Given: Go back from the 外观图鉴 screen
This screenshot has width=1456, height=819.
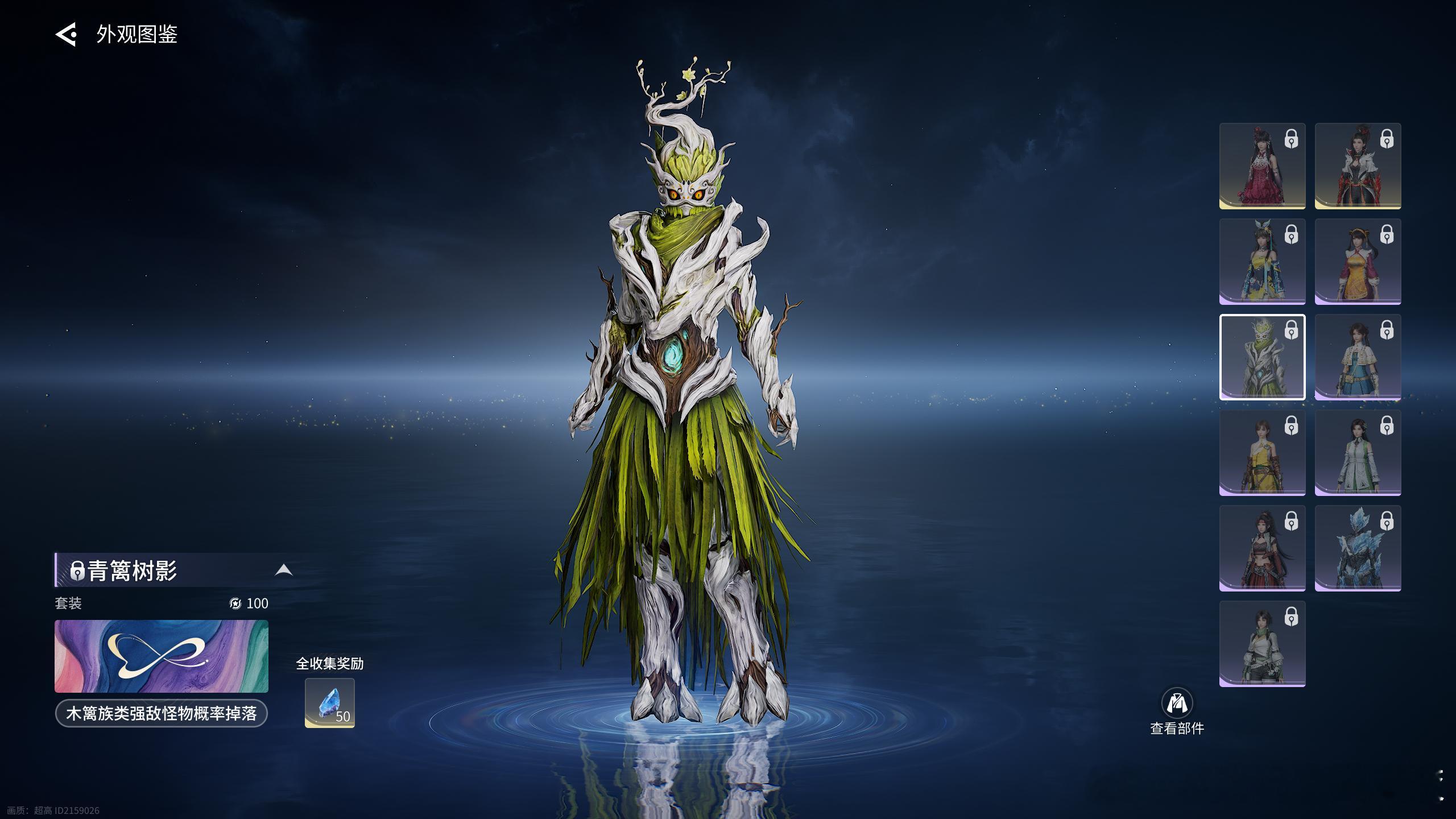Looking at the screenshot, I should [66, 35].
